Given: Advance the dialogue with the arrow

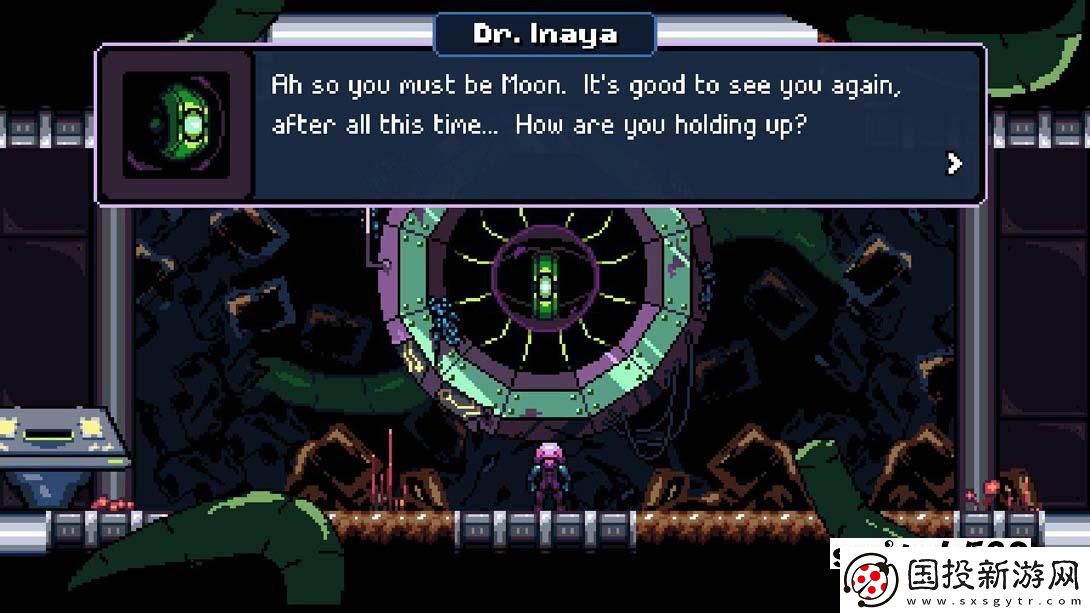Looking at the screenshot, I should pos(955,163).
